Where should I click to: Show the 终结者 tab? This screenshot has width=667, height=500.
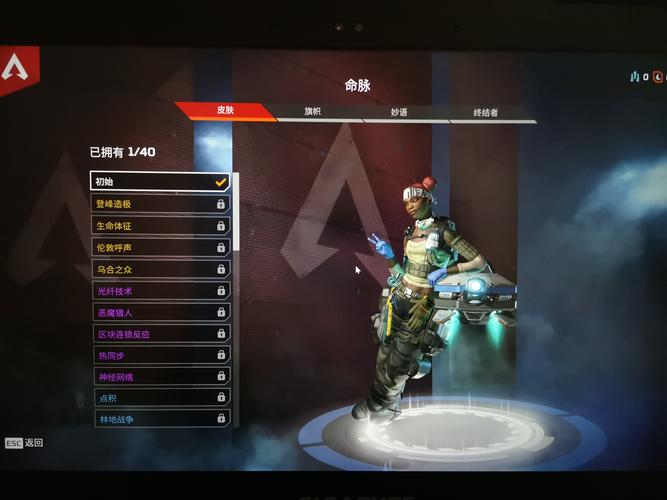(x=486, y=113)
